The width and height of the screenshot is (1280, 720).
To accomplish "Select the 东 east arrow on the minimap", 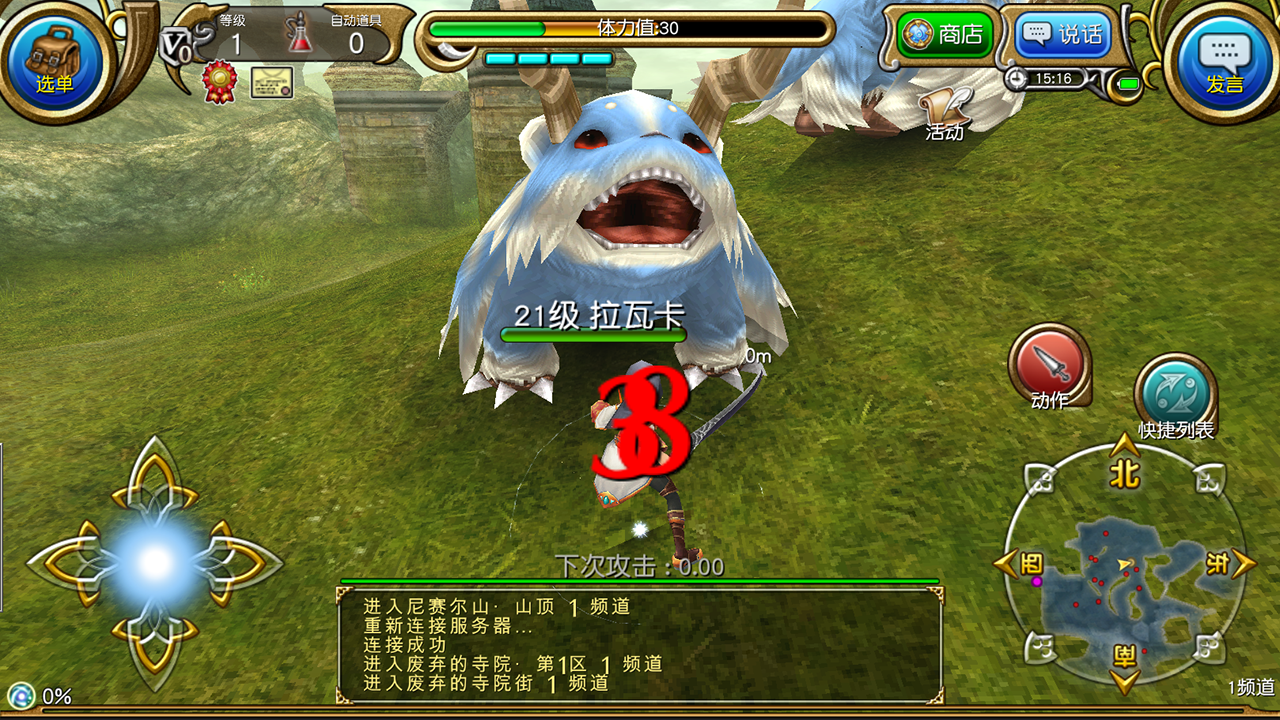I will coord(1234,564).
